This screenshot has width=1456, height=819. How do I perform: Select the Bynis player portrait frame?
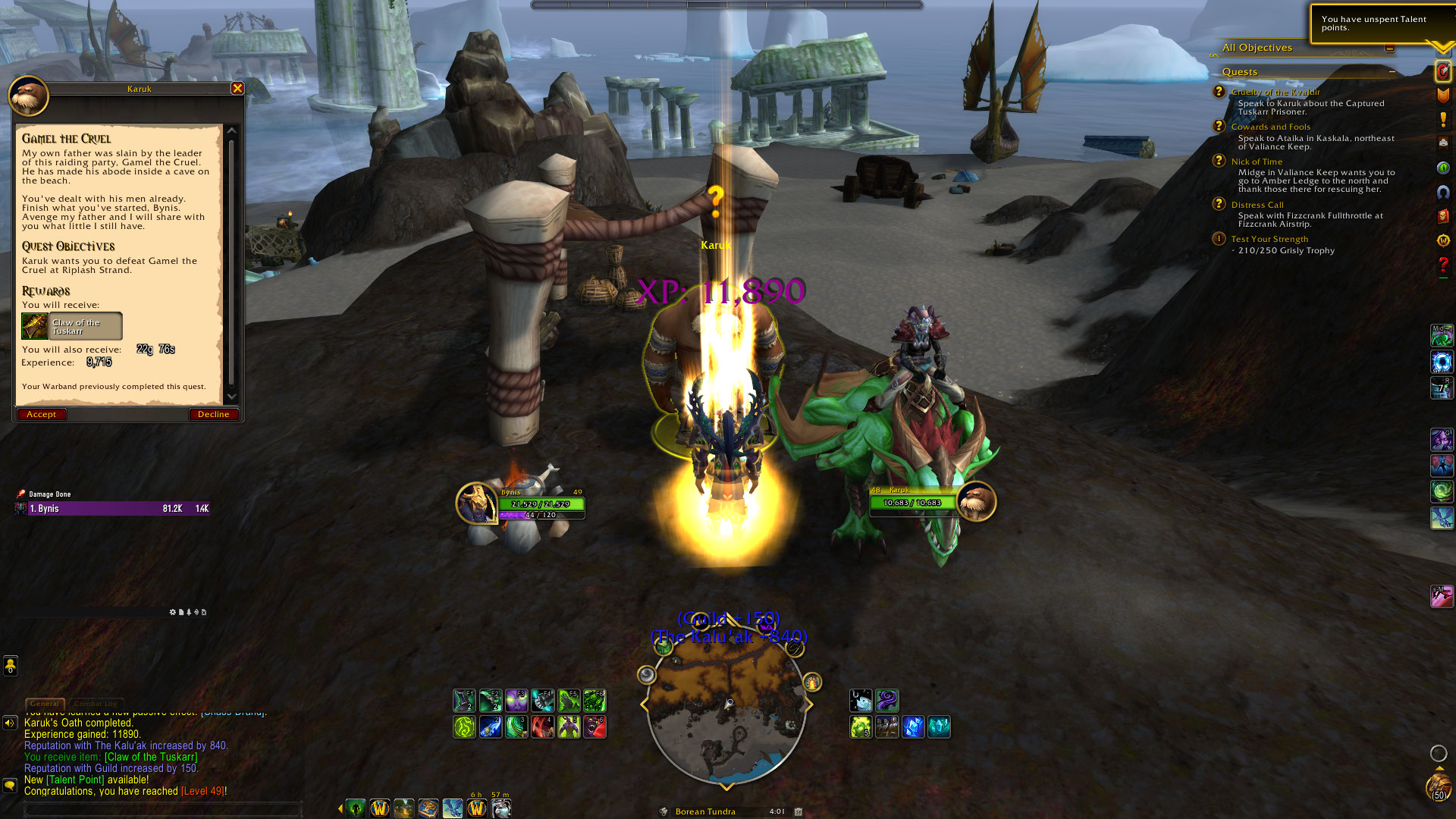[x=476, y=503]
